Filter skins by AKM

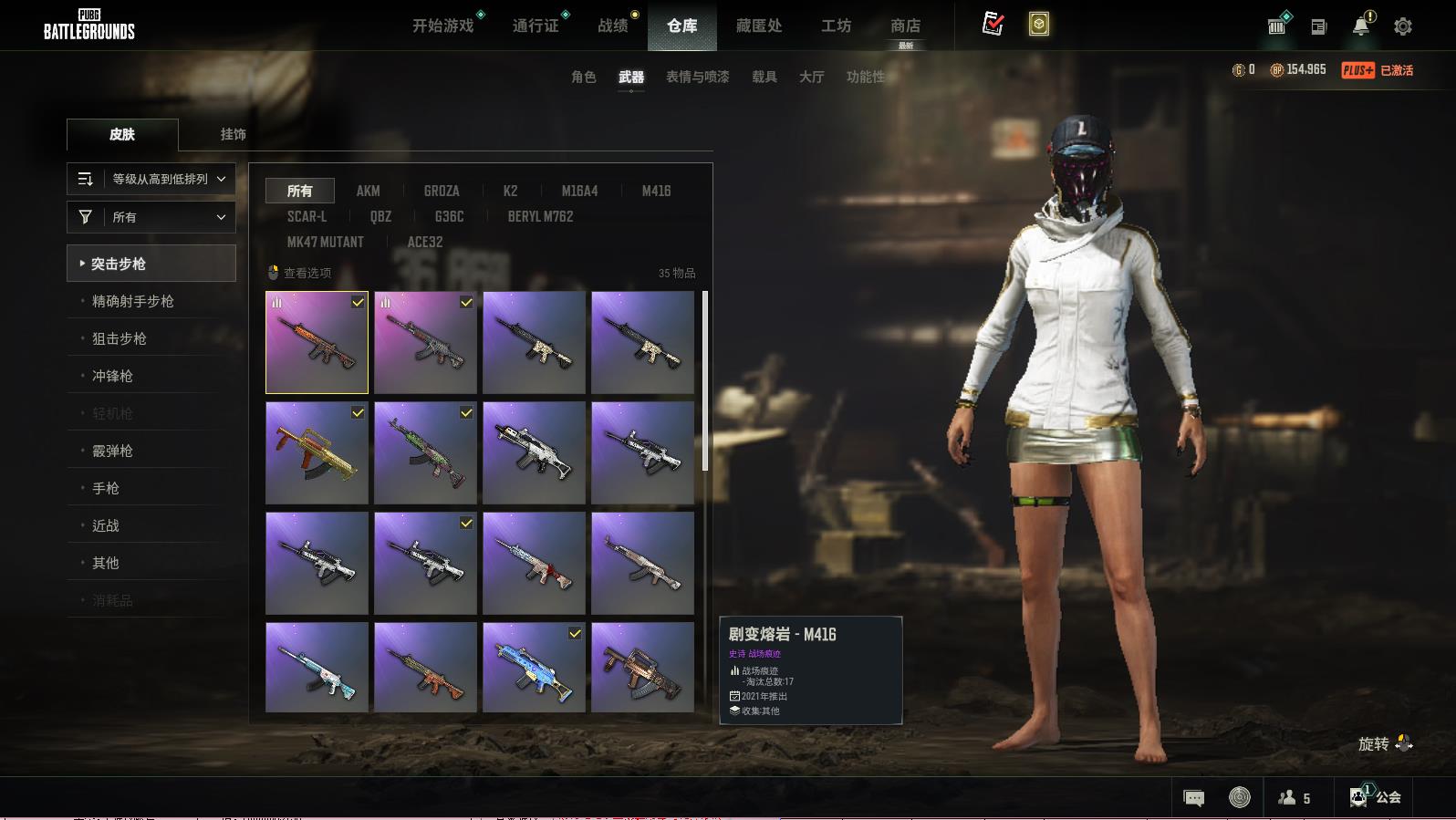[x=369, y=191]
